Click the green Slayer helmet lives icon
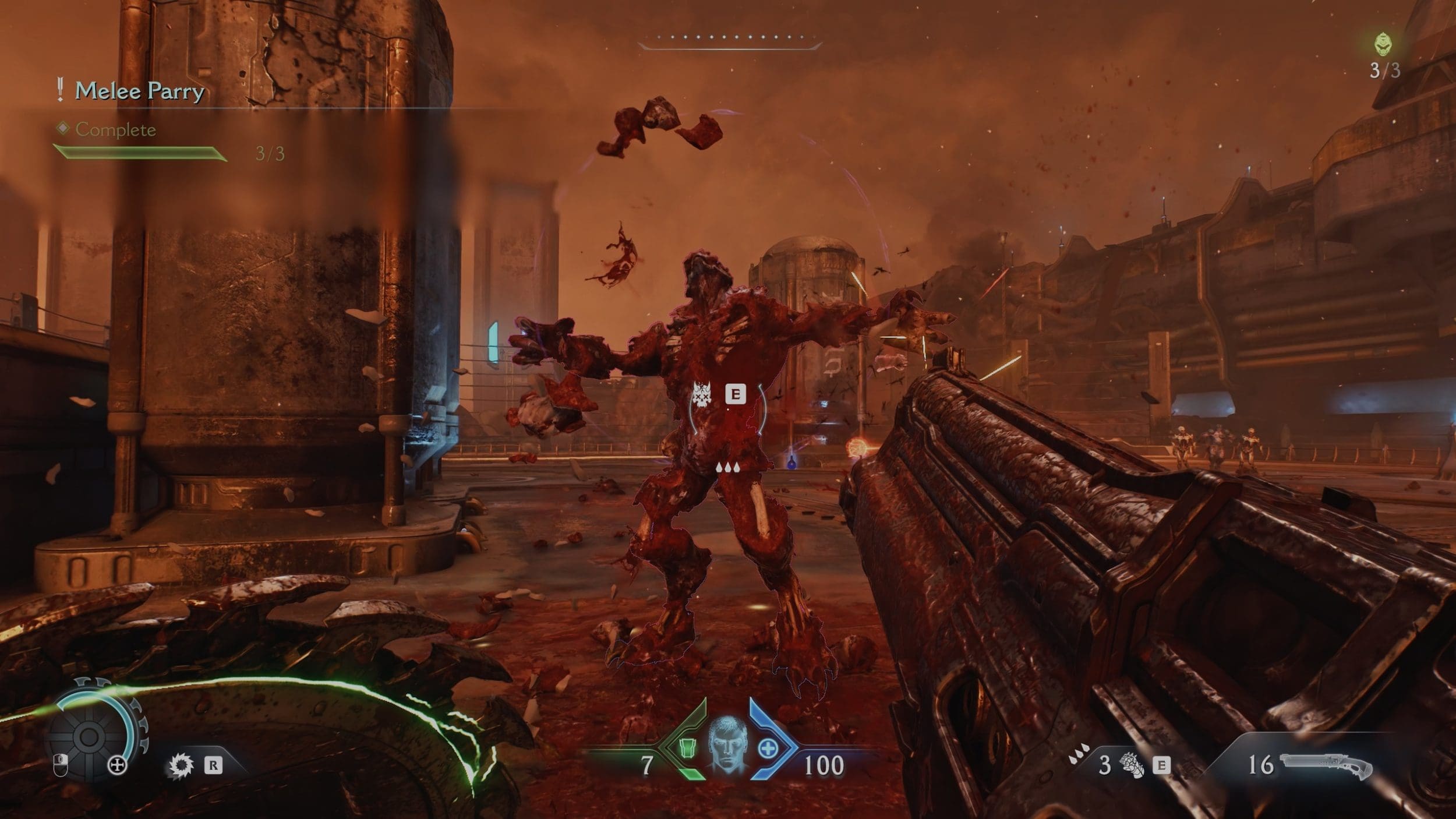Image resolution: width=1456 pixels, height=819 pixels. 1384,44
